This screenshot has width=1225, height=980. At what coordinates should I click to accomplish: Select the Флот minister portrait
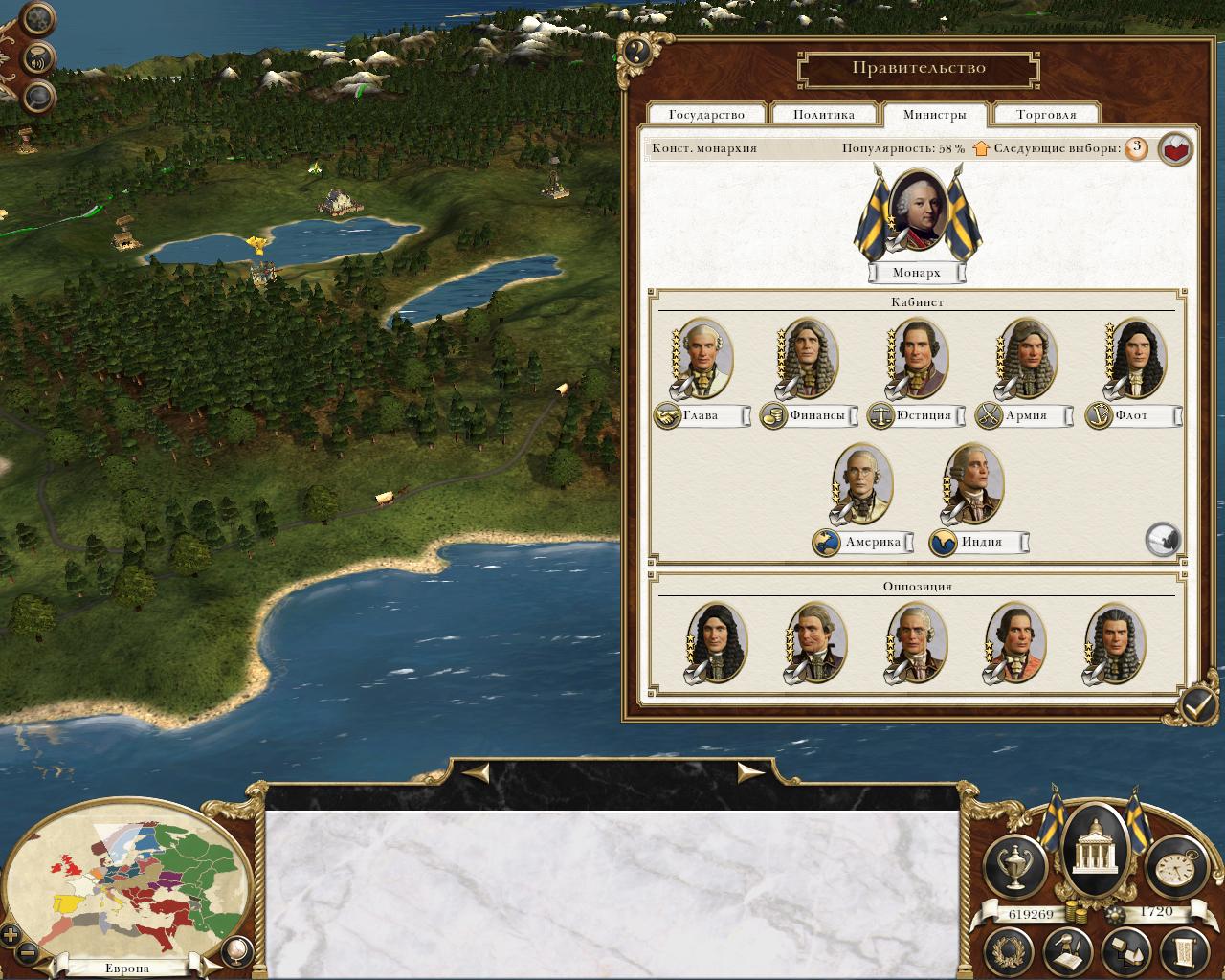(1135, 359)
